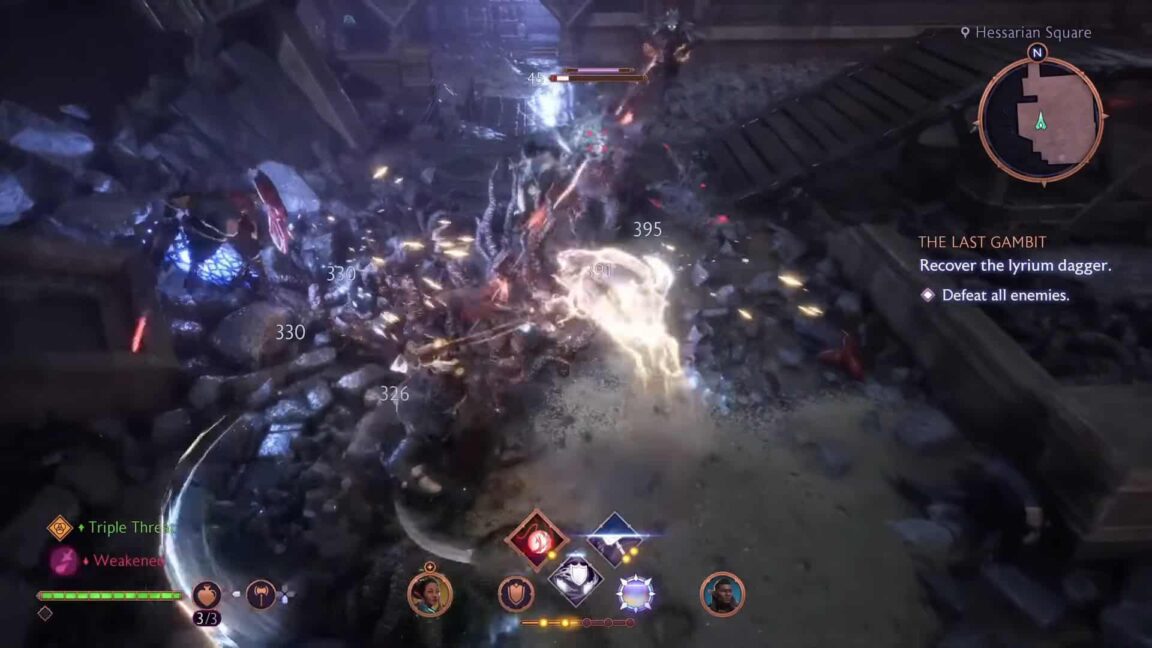Select the axe weapon icon
Image resolution: width=1152 pixels, height=648 pixels.
click(x=261, y=595)
